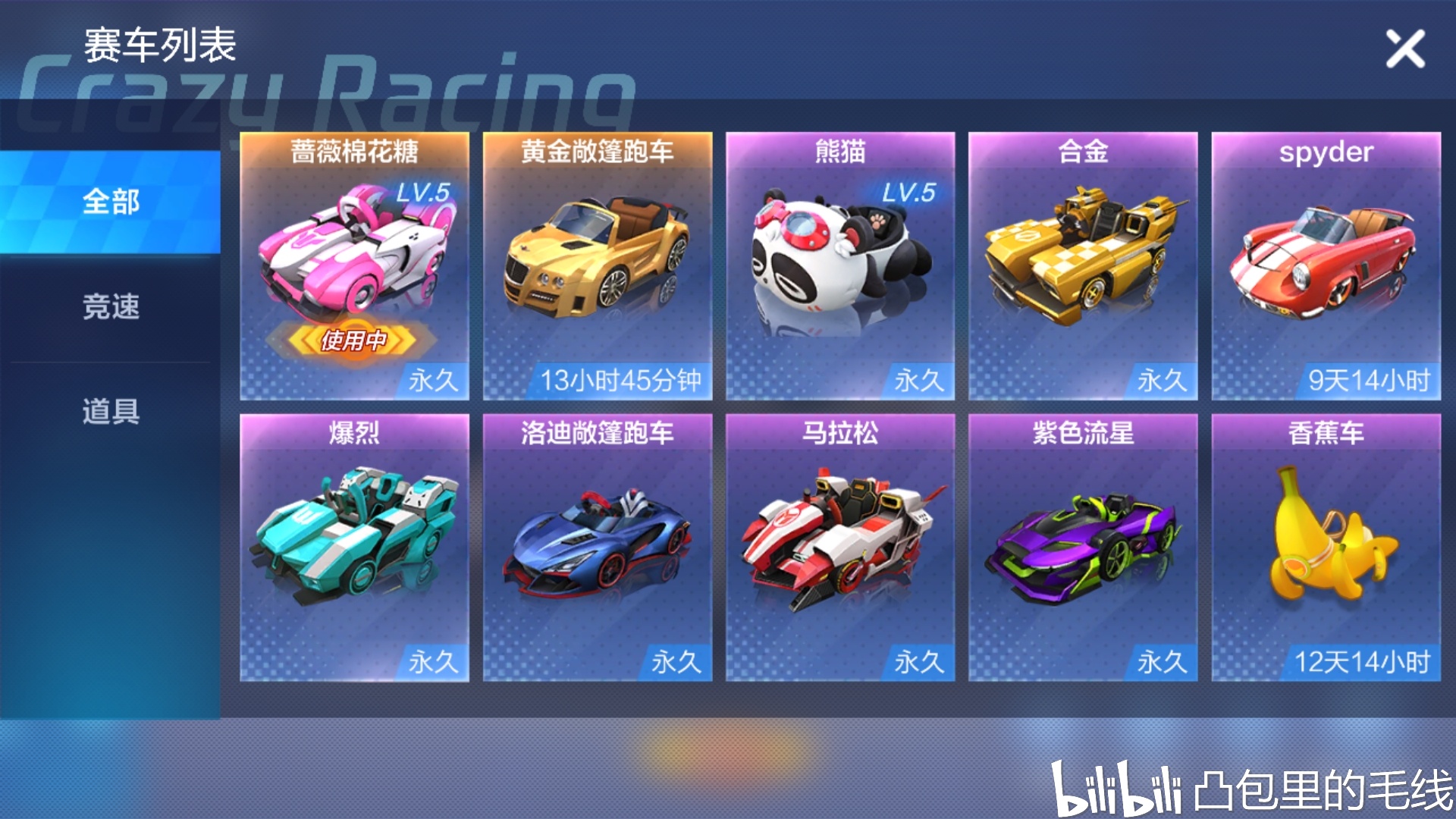Choose the red spyder car card
The width and height of the screenshot is (1456, 819).
pyautogui.click(x=1325, y=265)
